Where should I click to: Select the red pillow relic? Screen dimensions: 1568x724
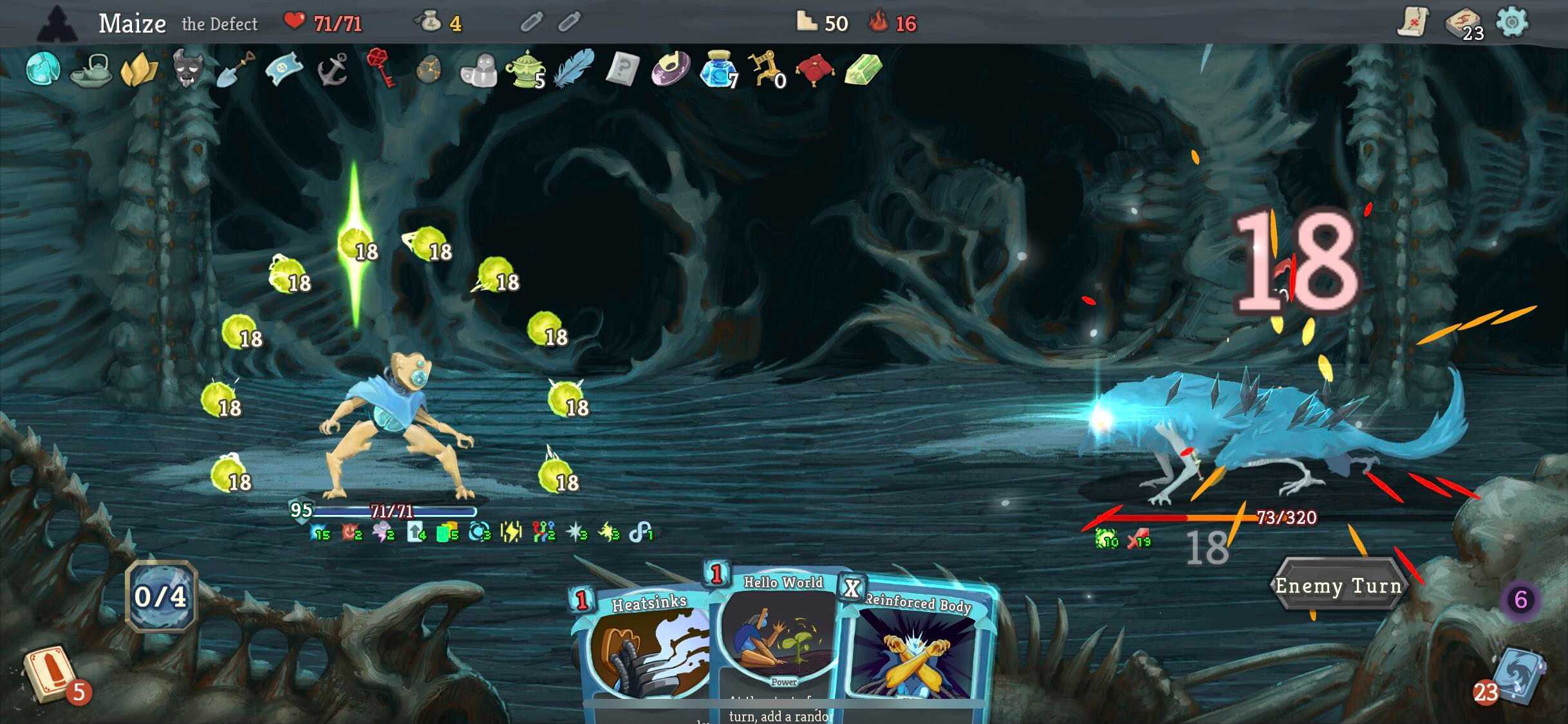click(x=814, y=69)
